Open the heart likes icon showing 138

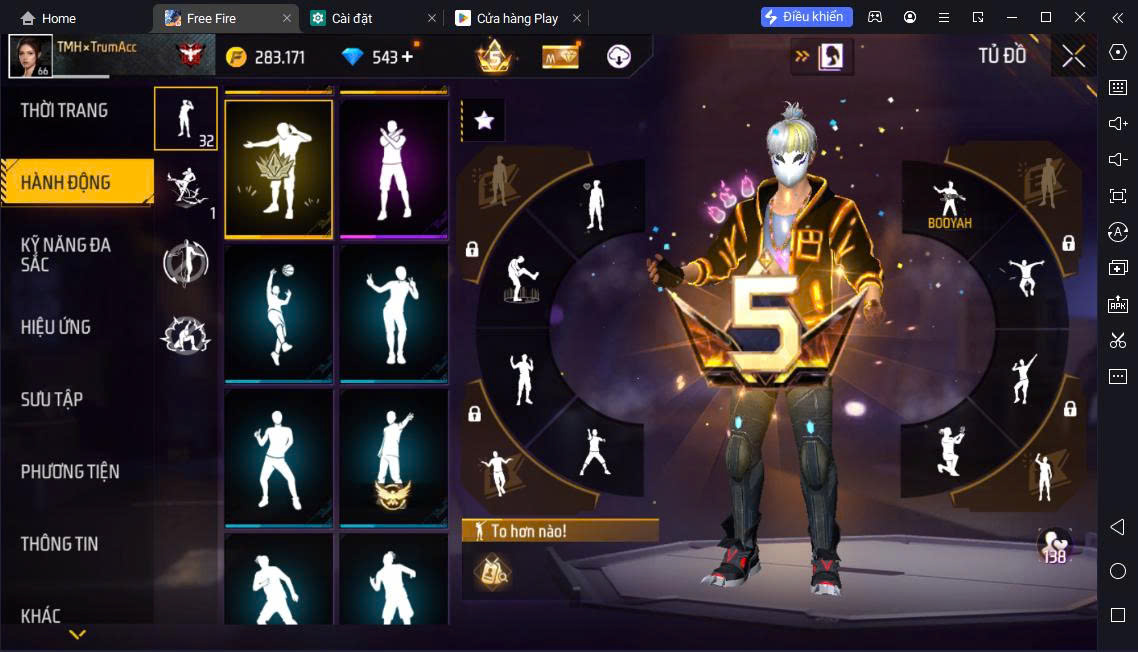[1053, 546]
